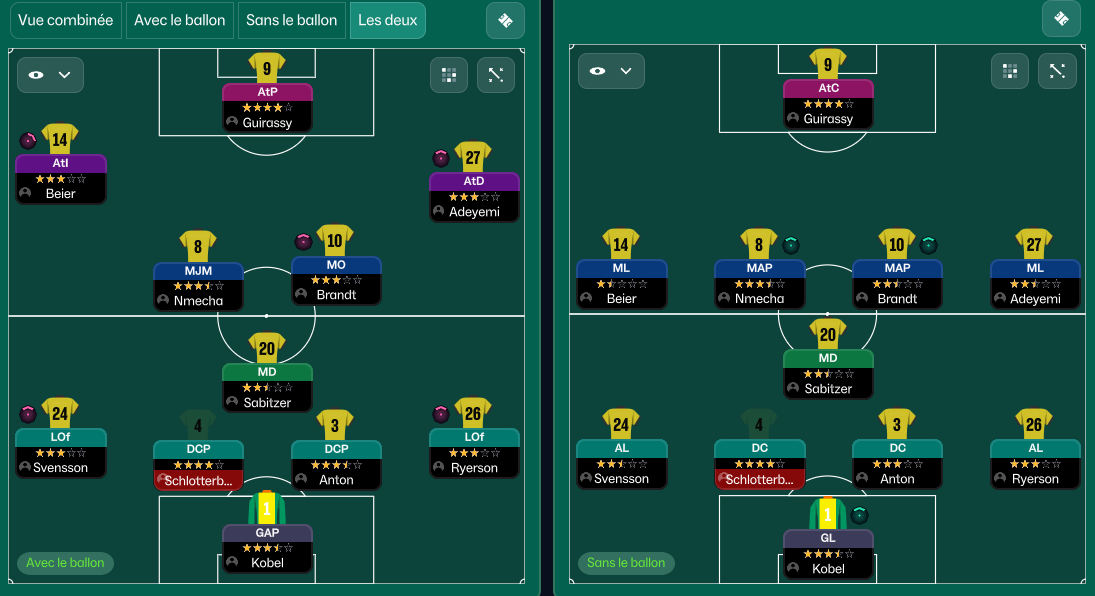Image resolution: width=1095 pixels, height=596 pixels.
Task: Select the Avec le ballon tab
Action: click(180, 20)
